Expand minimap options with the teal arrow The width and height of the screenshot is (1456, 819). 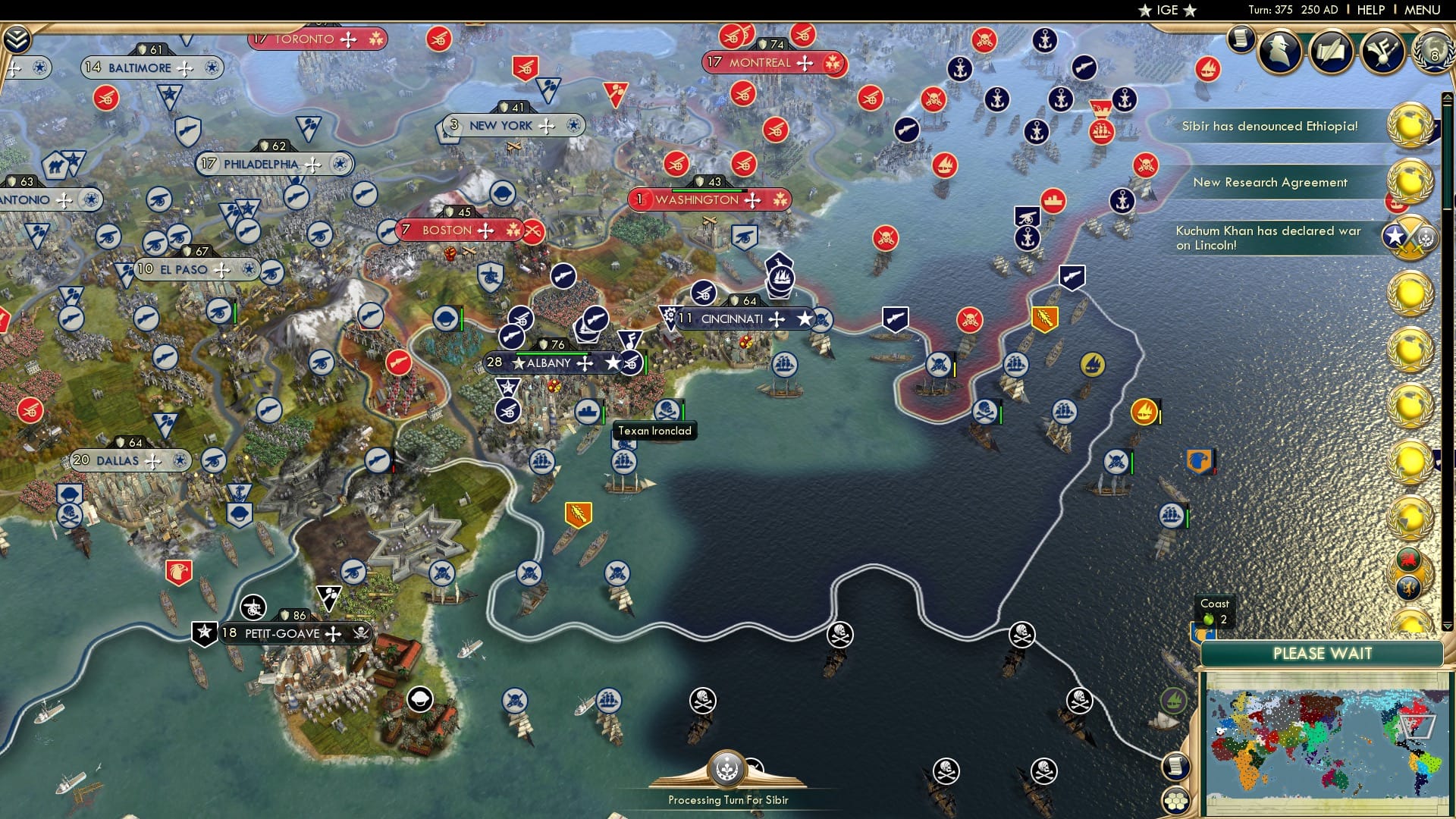1446,627
